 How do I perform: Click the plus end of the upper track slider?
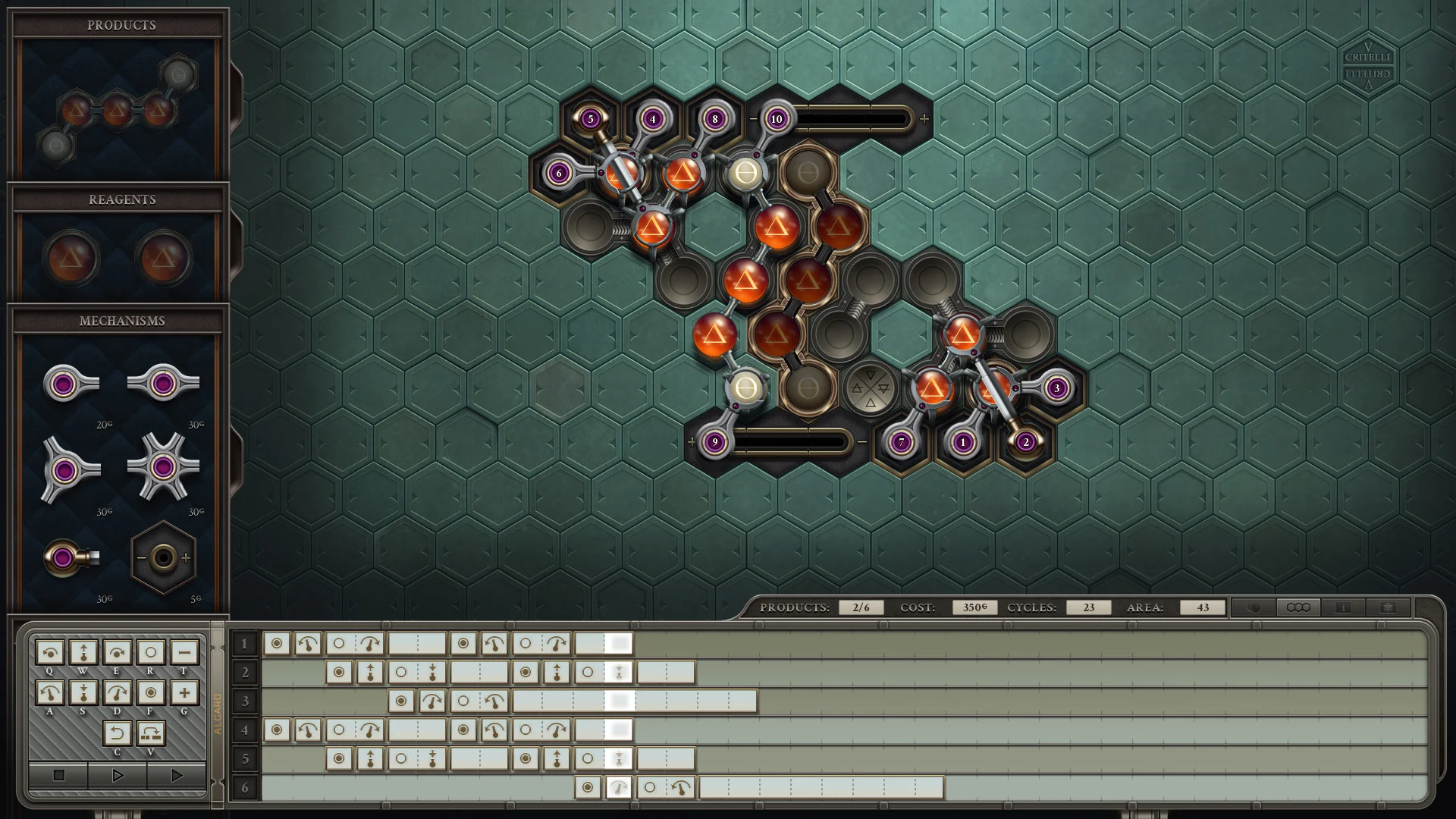click(x=924, y=118)
